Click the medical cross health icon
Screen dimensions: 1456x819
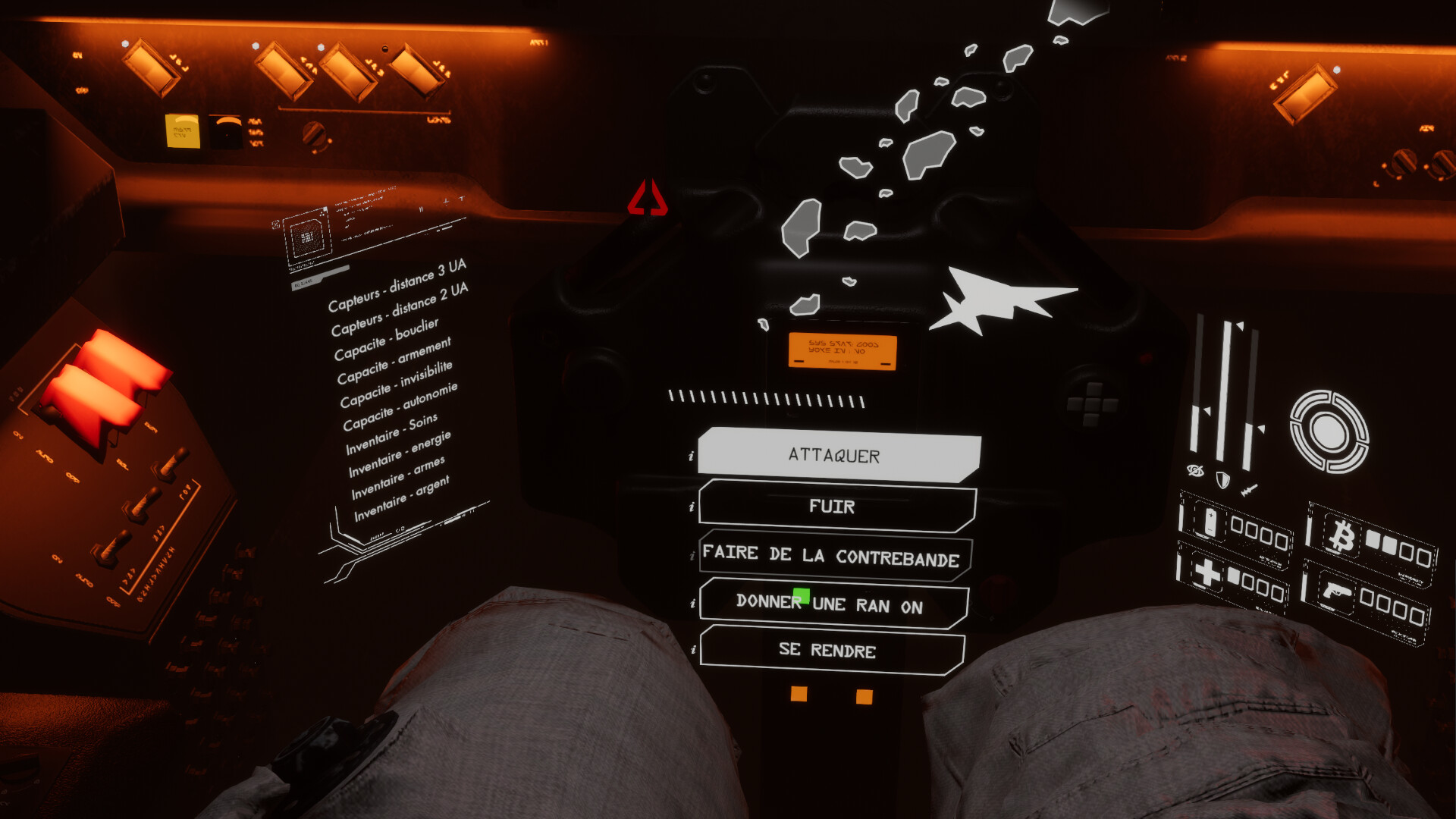[1205, 572]
